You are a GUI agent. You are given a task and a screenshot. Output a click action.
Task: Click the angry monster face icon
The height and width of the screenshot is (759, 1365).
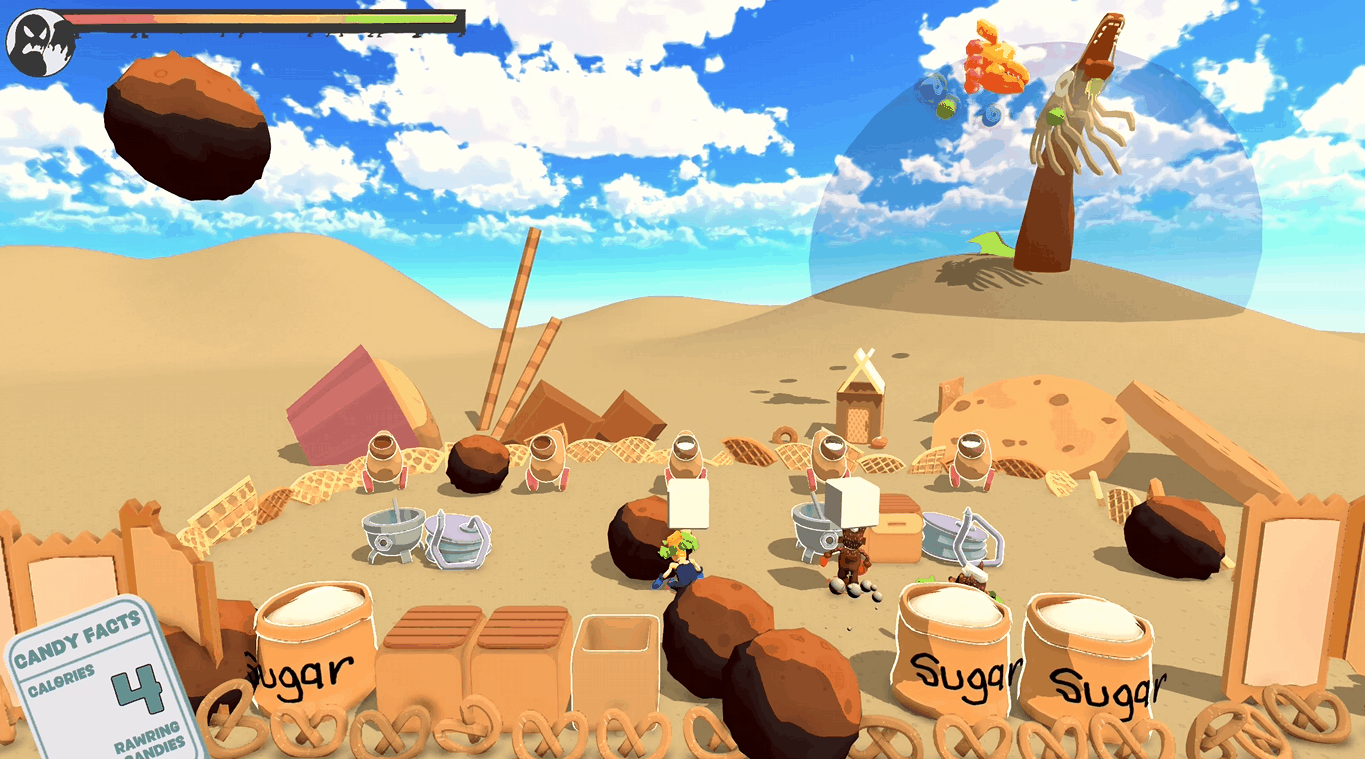pos(39,40)
